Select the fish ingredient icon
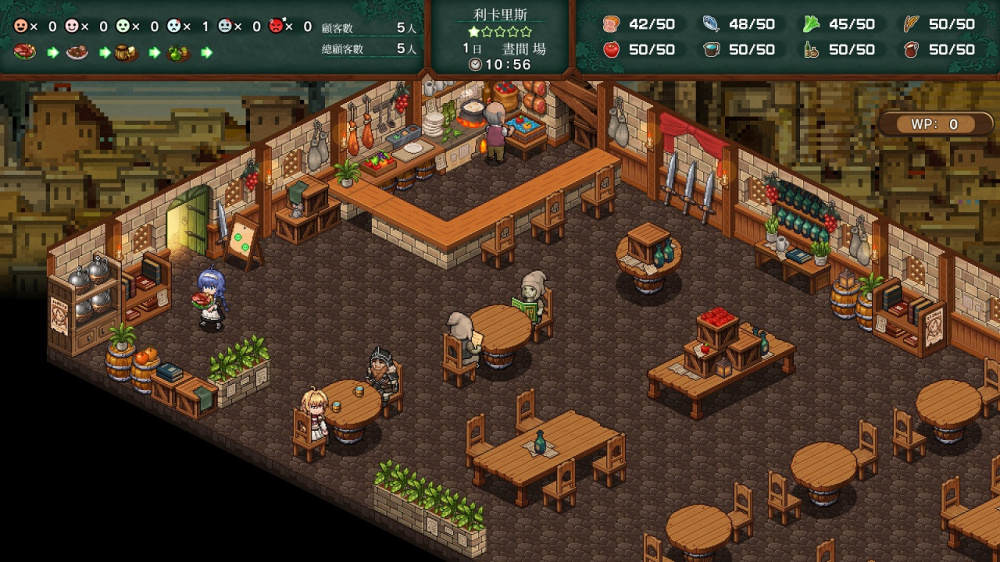Screen dimensions: 1000x562 click(x=711, y=24)
